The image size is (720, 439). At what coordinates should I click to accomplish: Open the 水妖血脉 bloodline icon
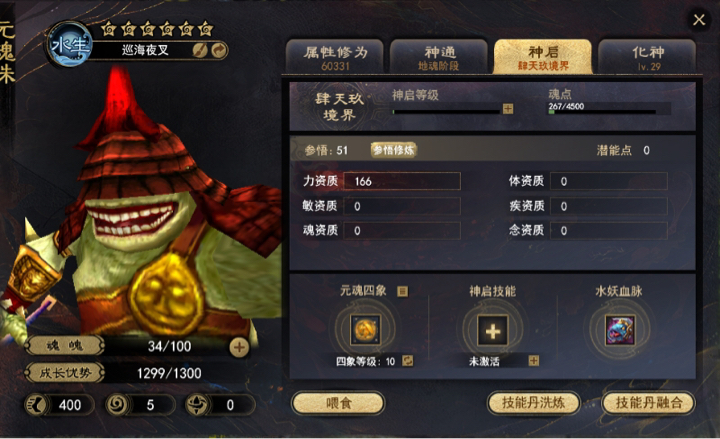tap(621, 328)
